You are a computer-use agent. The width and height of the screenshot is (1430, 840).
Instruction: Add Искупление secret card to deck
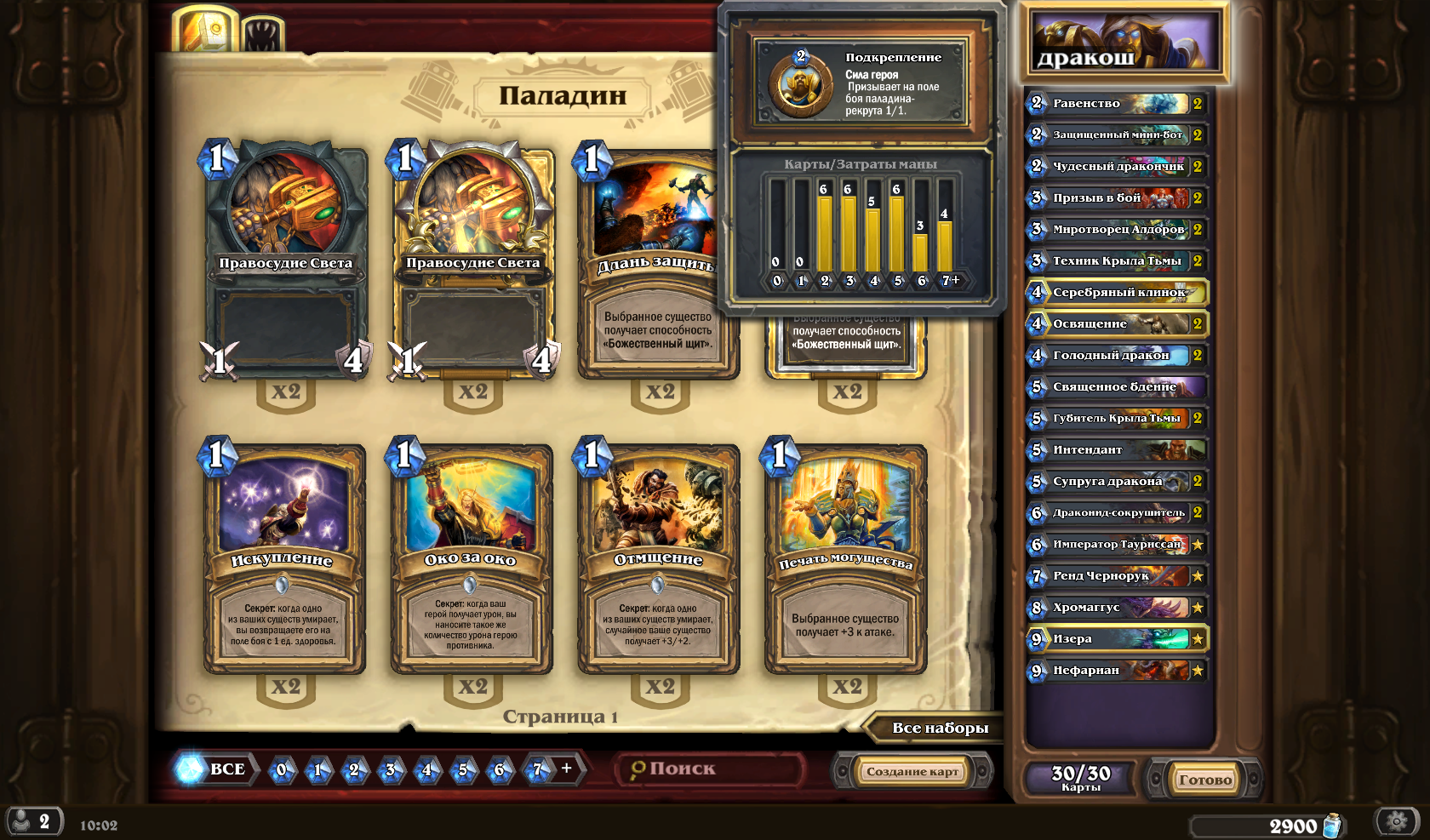click(284, 557)
